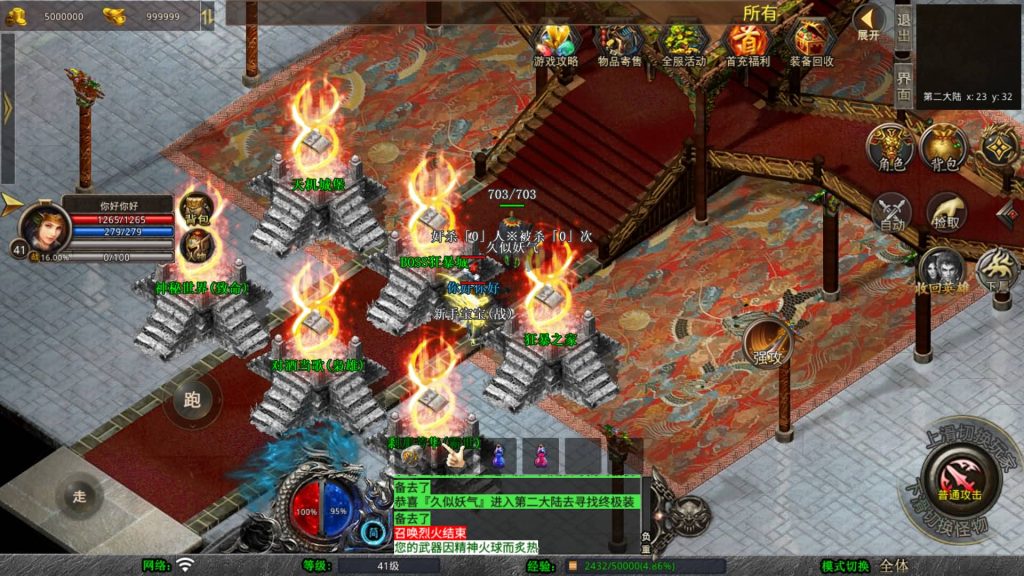Toggle 自动 auto-combat
1024x576 pixels.
(x=890, y=212)
